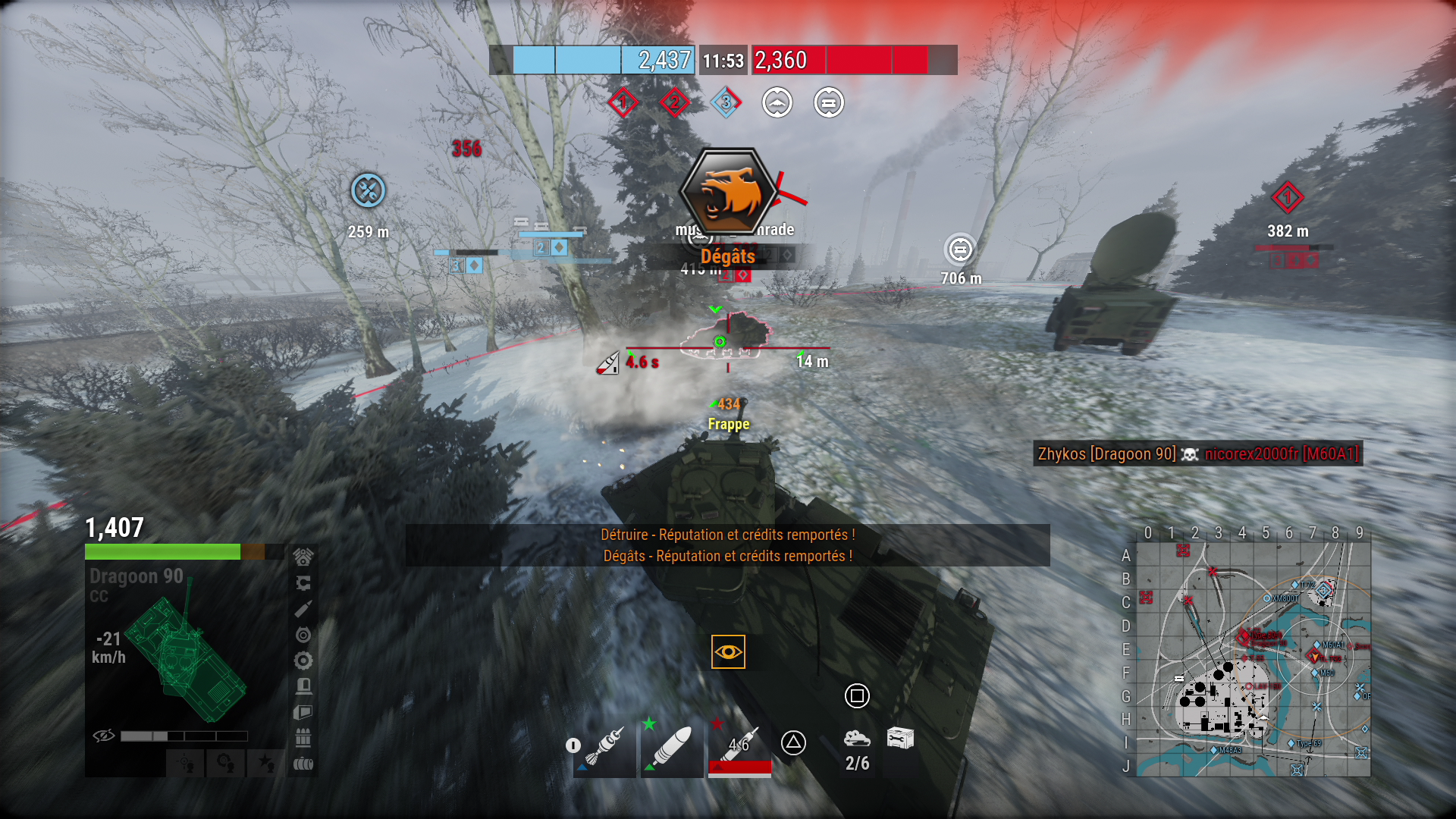Click the cannon shell module icon

pos(303,609)
